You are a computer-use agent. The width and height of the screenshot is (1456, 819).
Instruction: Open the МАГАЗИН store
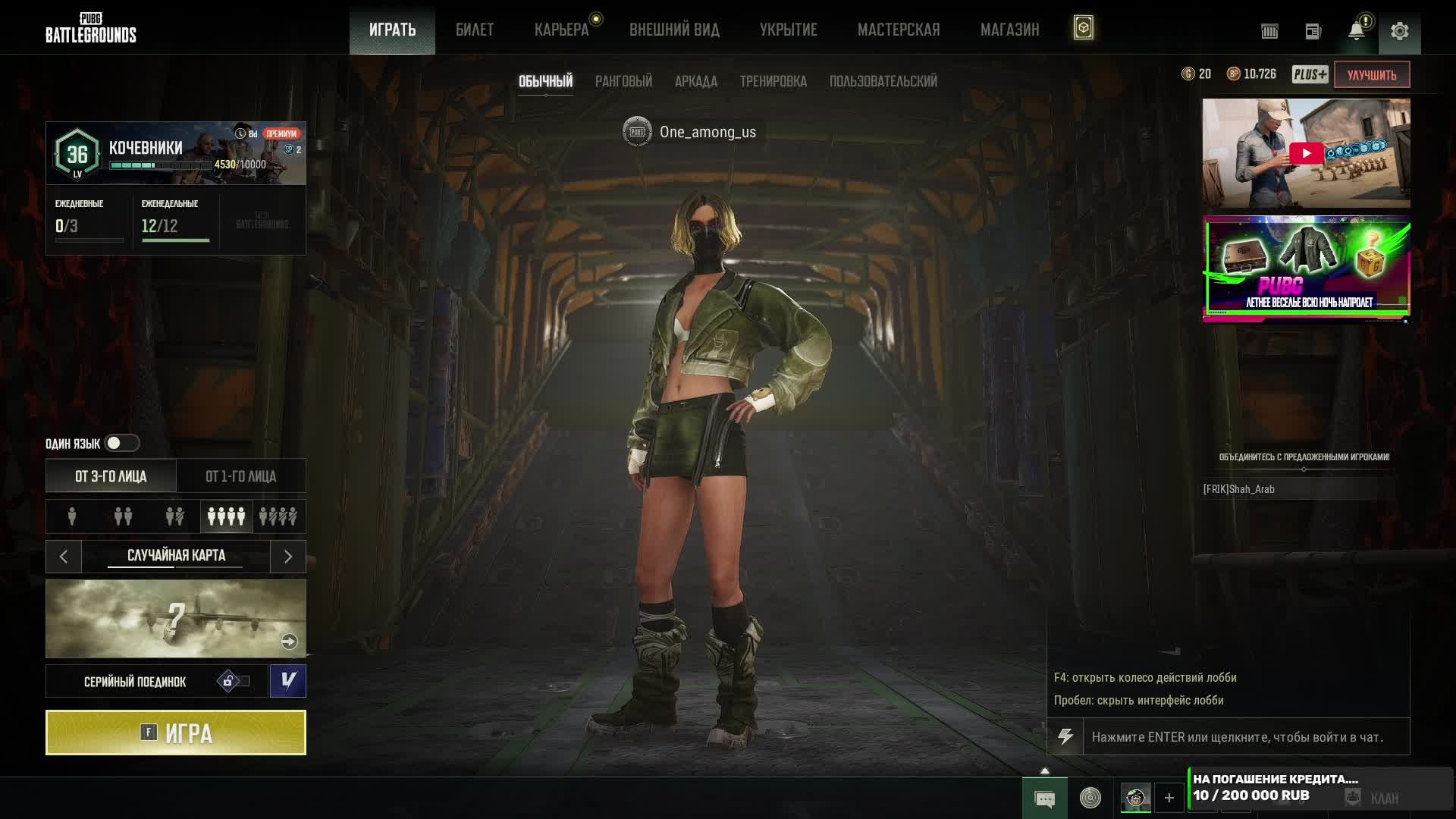[1009, 30]
